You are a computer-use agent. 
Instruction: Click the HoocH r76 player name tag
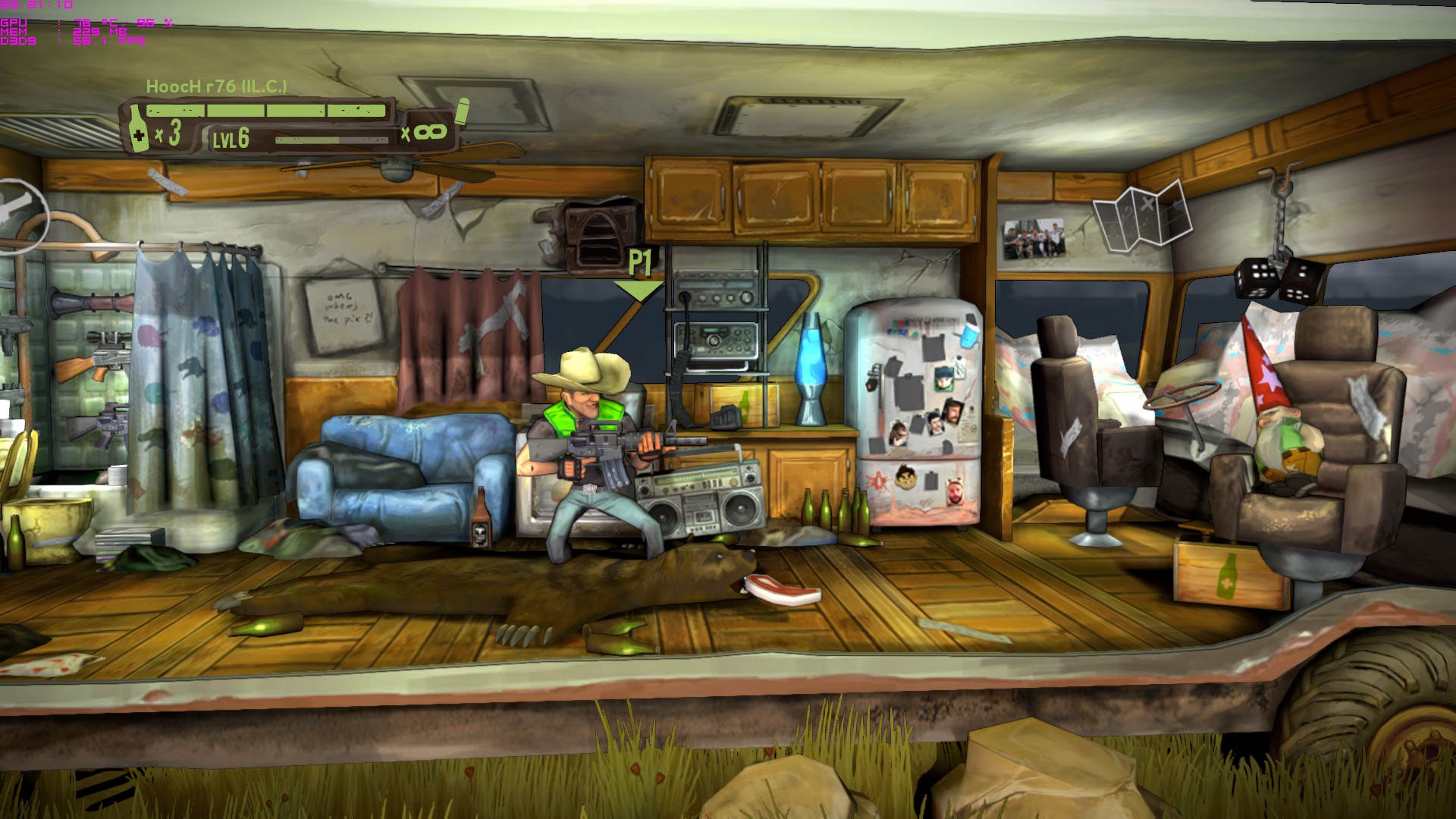coord(216,86)
